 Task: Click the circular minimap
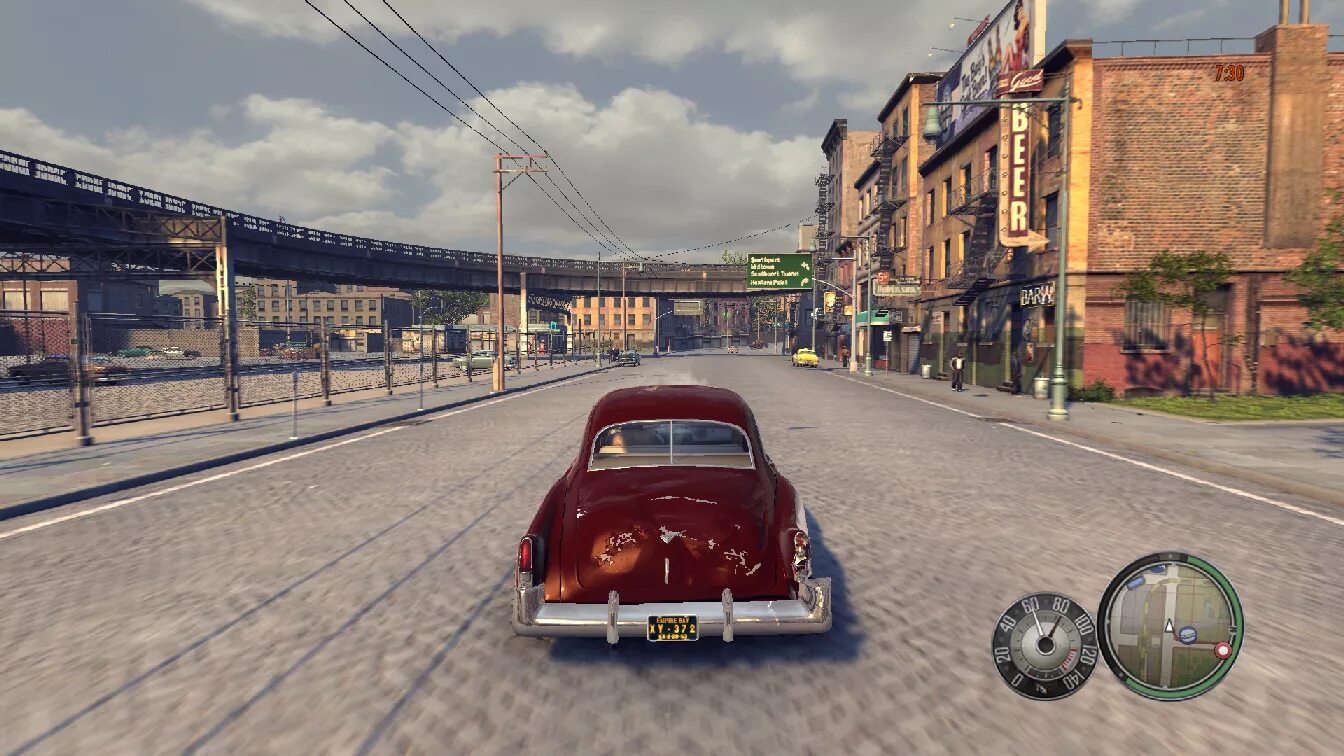tap(1170, 626)
